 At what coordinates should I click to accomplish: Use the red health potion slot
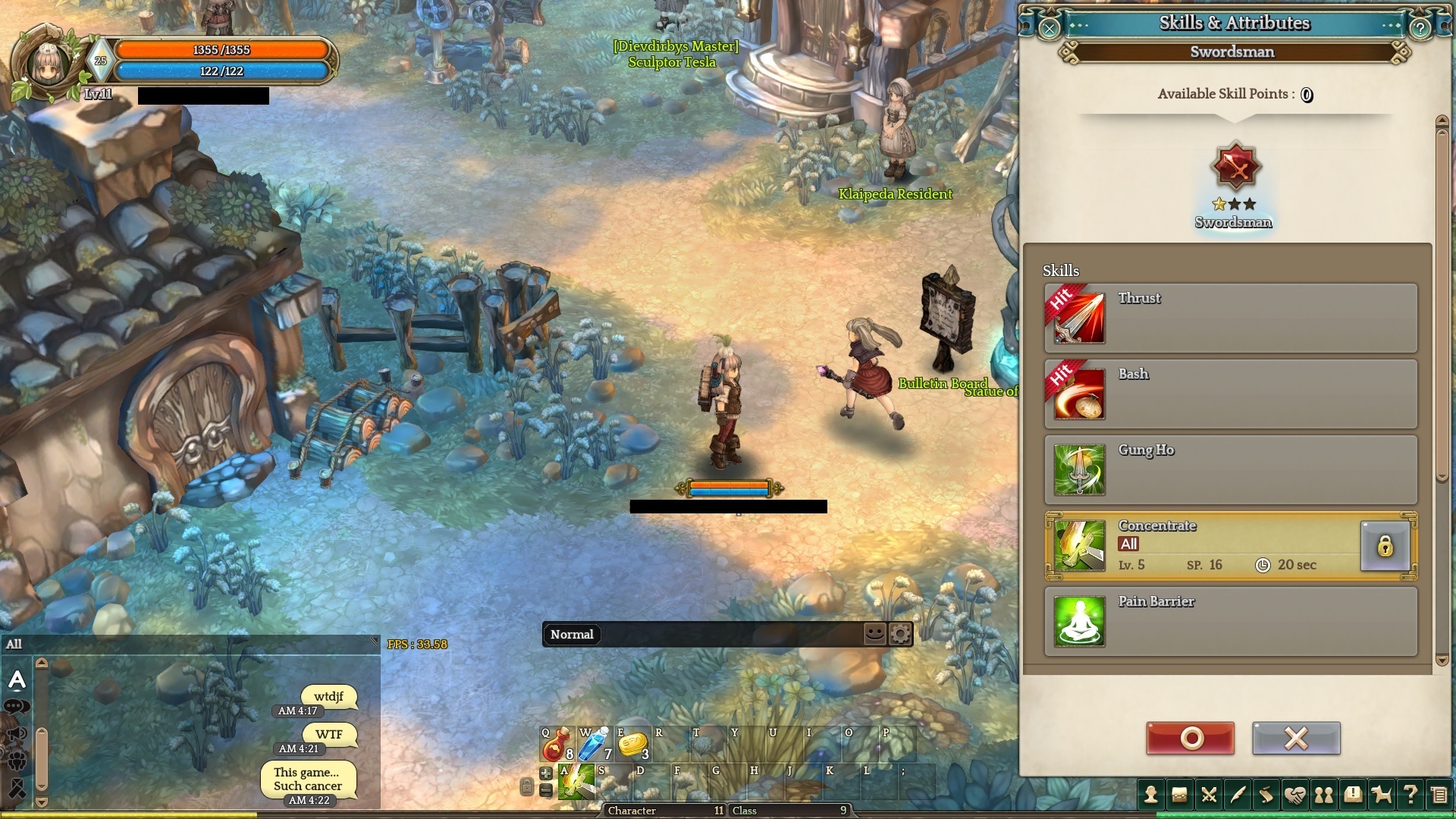(557, 745)
